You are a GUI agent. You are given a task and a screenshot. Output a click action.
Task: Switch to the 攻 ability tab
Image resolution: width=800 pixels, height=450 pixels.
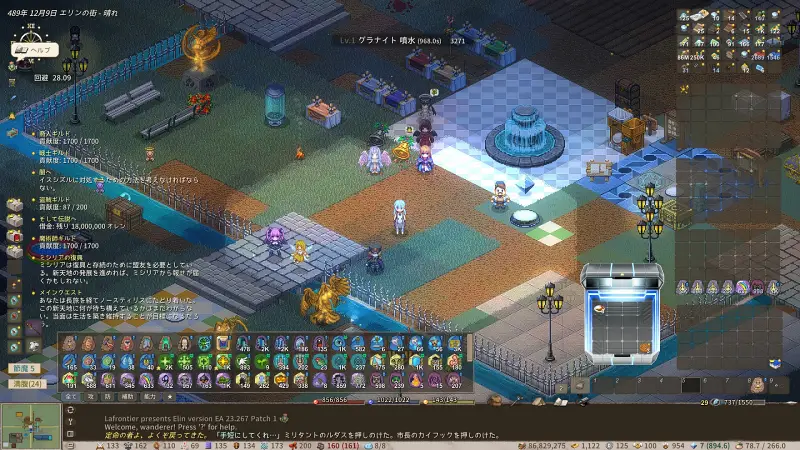90,397
